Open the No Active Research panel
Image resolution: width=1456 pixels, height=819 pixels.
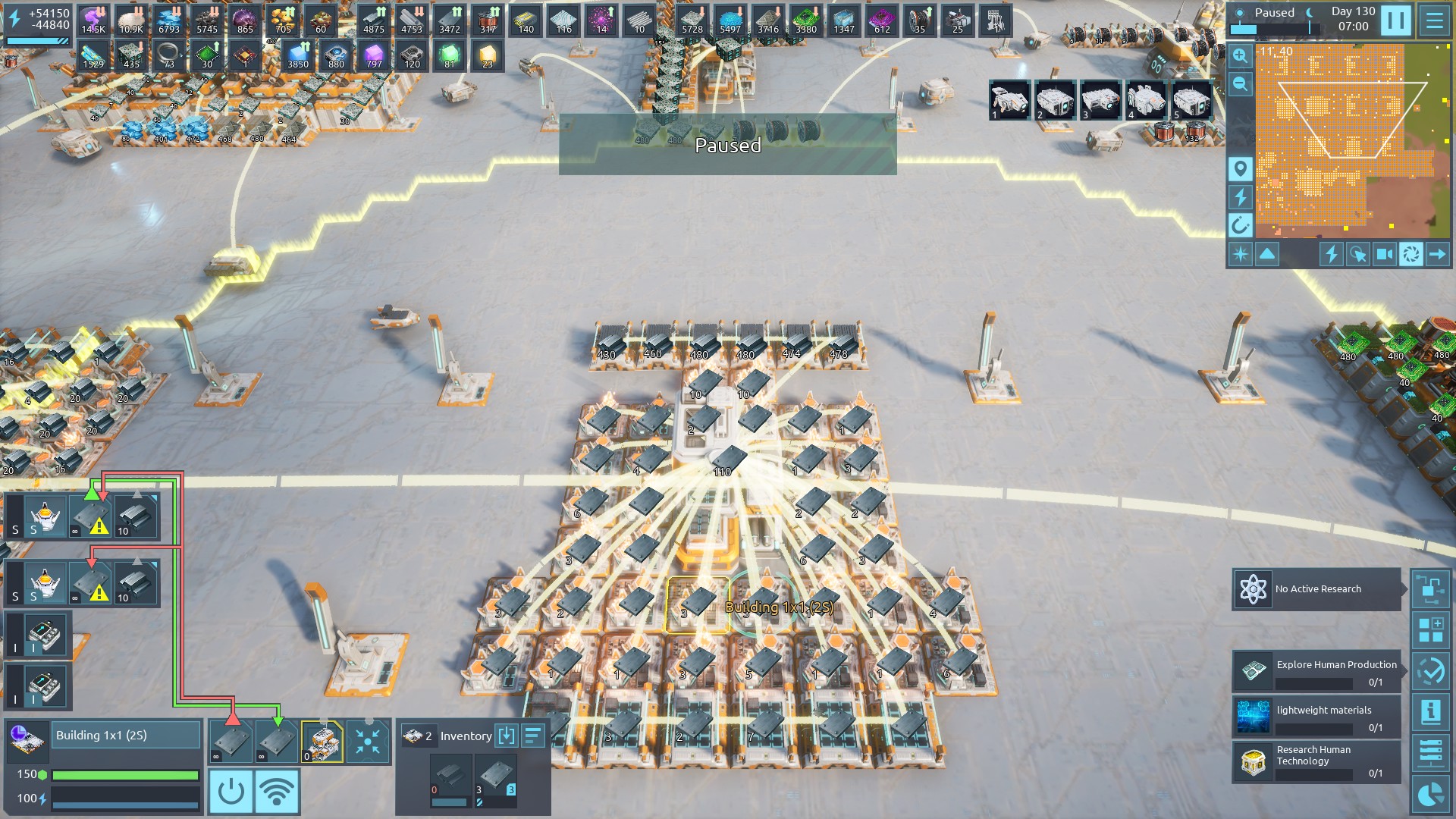1317,589
